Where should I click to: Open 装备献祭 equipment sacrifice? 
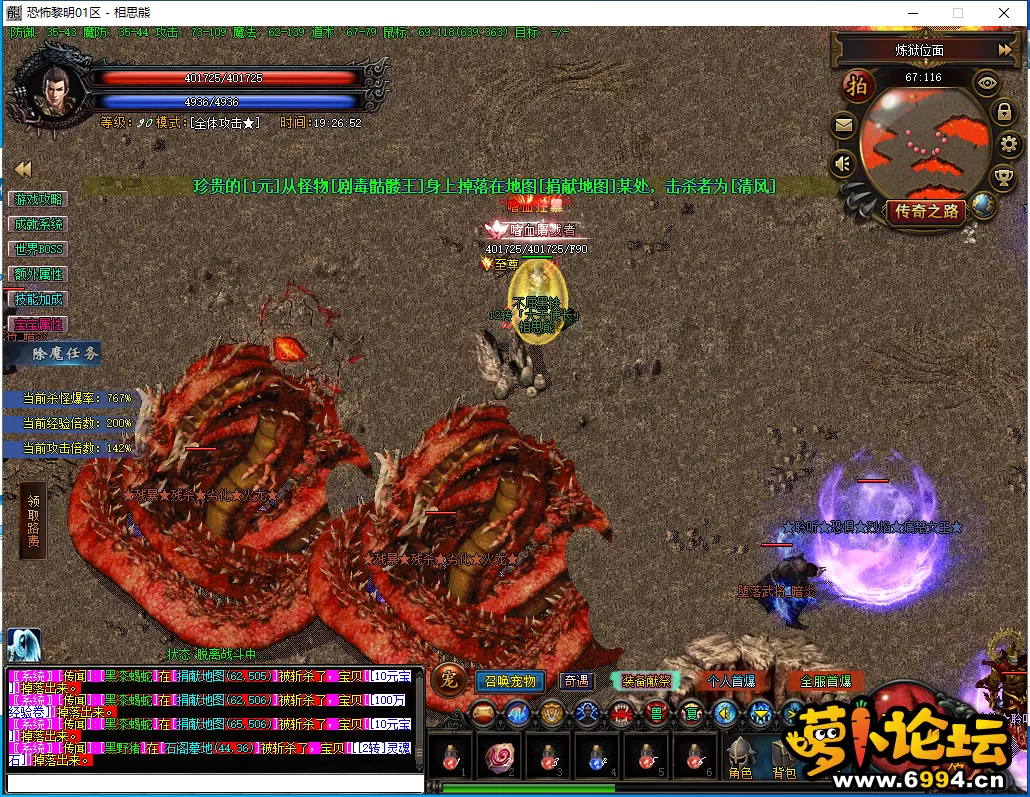[x=646, y=681]
